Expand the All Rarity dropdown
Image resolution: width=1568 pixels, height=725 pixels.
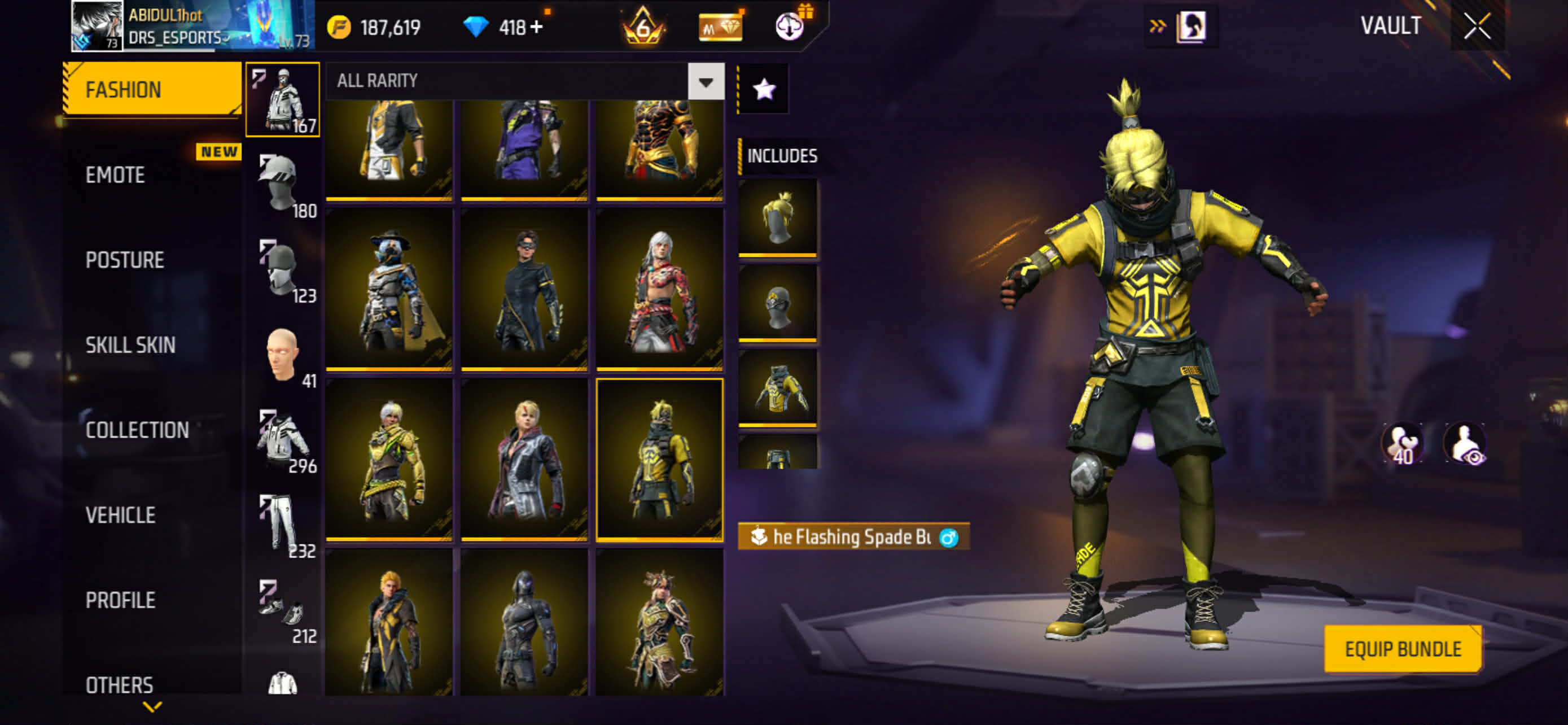click(x=706, y=81)
